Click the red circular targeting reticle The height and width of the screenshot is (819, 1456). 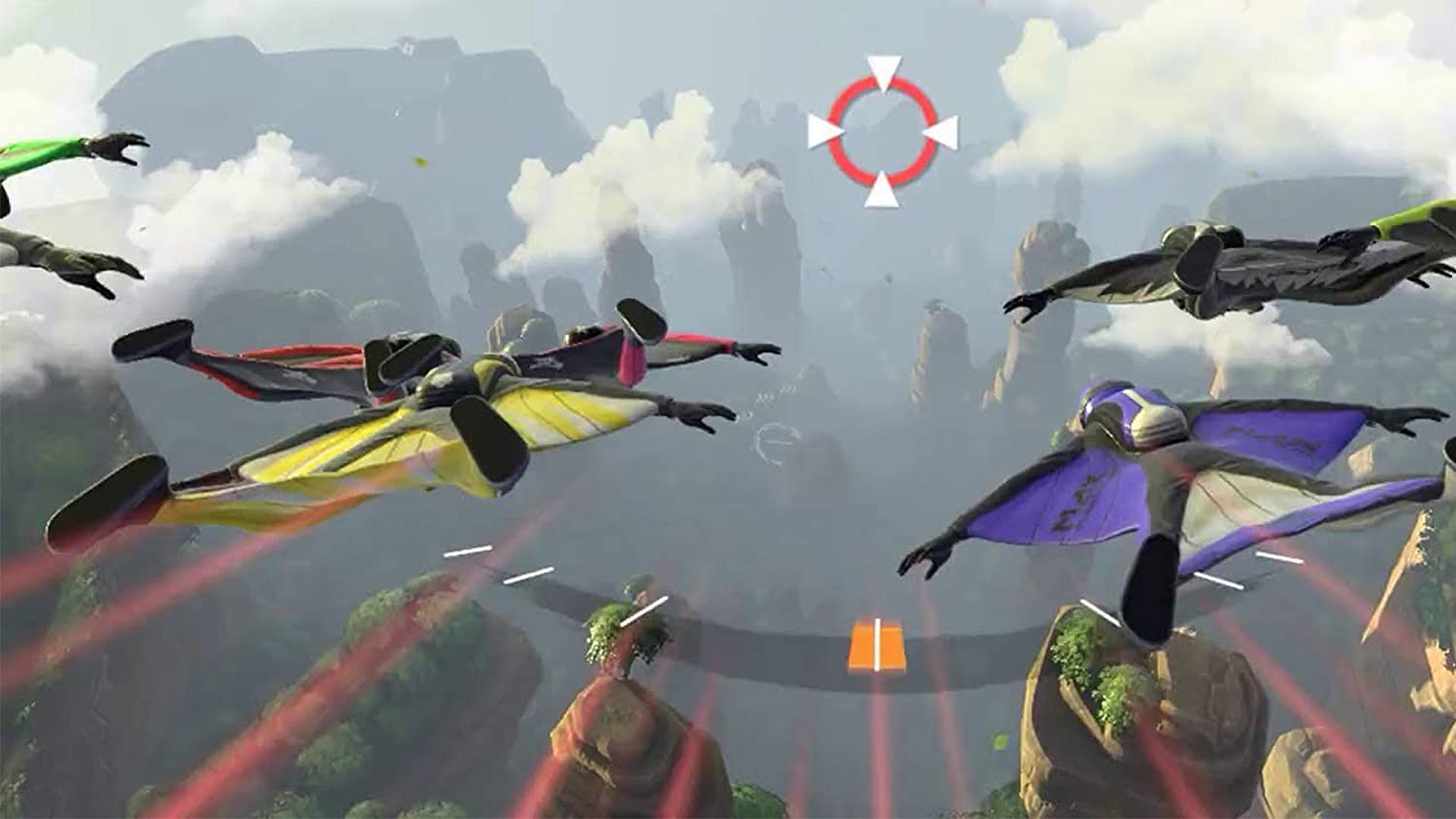tap(881, 130)
